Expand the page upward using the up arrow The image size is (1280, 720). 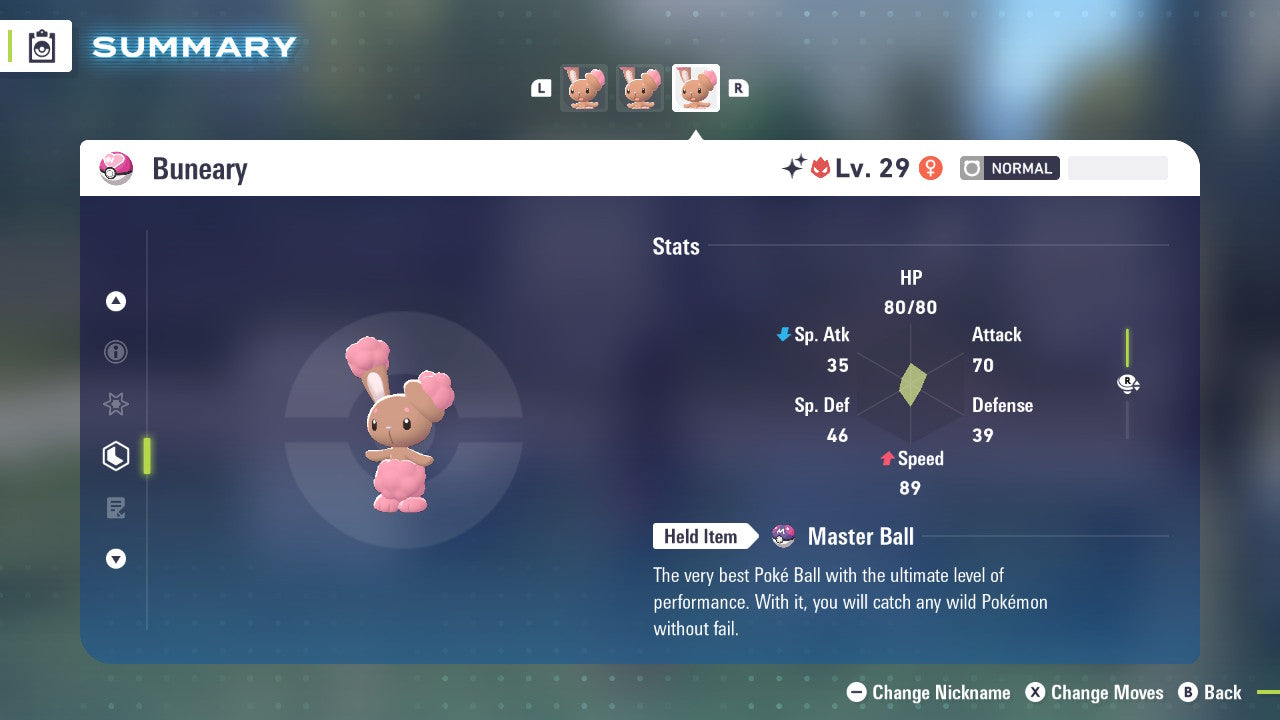pos(116,301)
